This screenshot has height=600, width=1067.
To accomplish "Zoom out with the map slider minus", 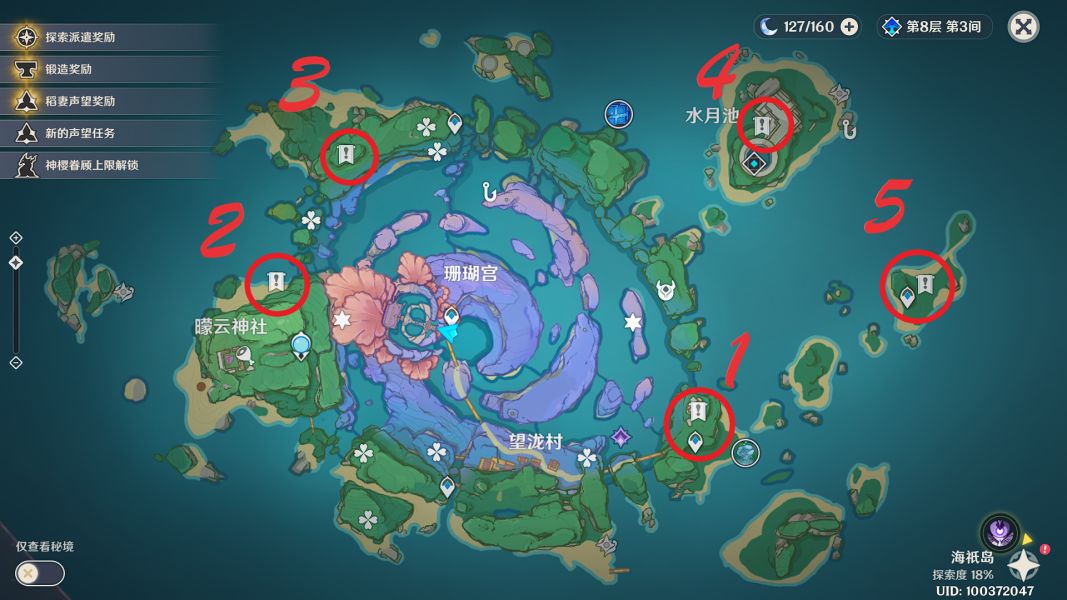I will pos(16,361).
